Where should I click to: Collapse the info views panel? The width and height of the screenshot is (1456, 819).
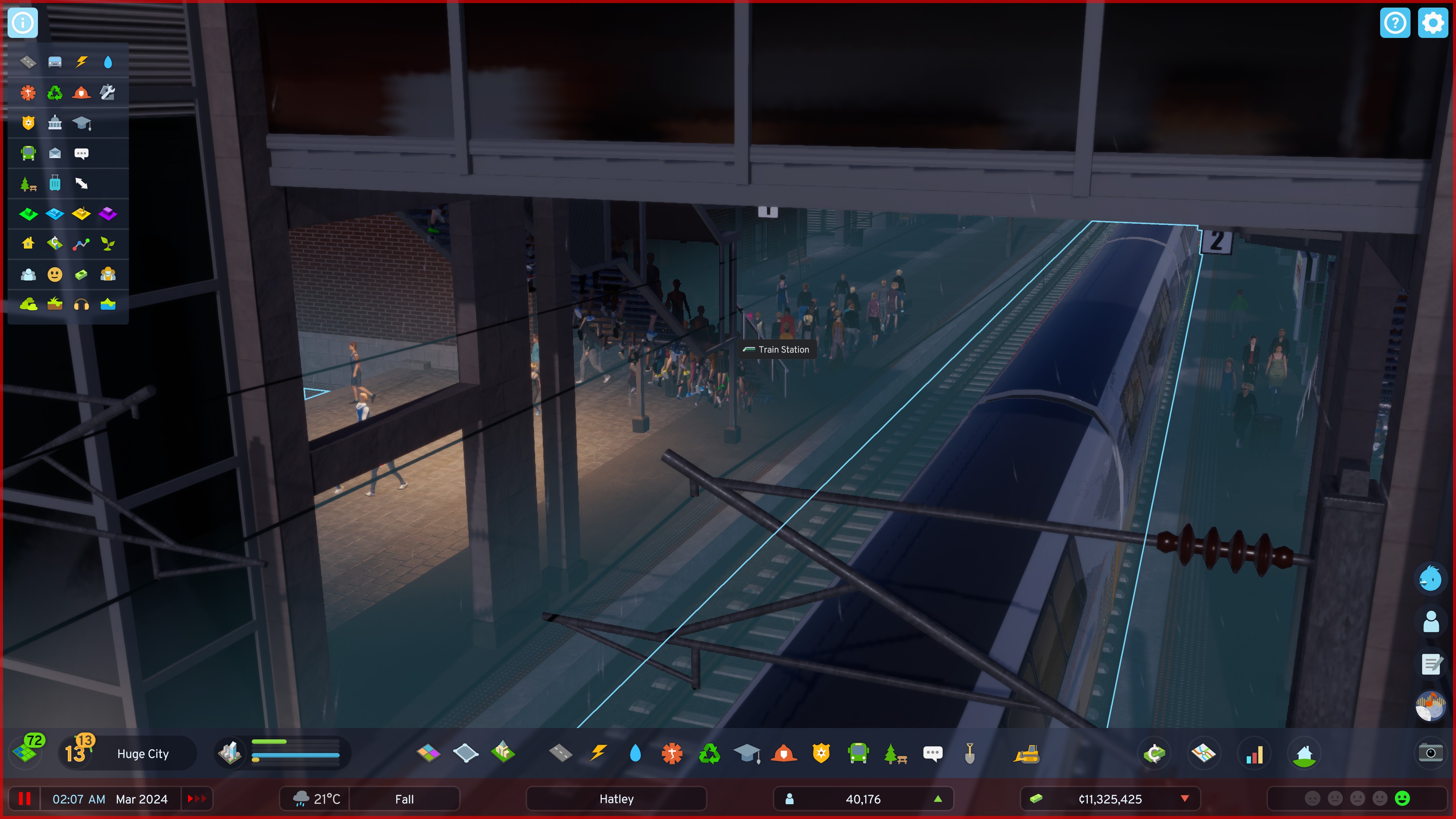(23, 23)
